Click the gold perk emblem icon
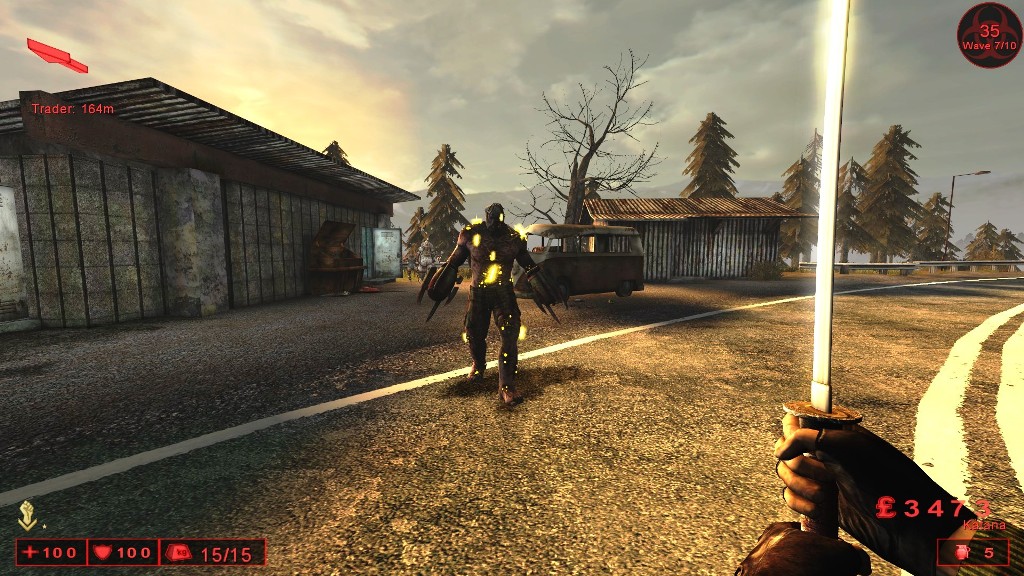The image size is (1024, 576). [28, 515]
